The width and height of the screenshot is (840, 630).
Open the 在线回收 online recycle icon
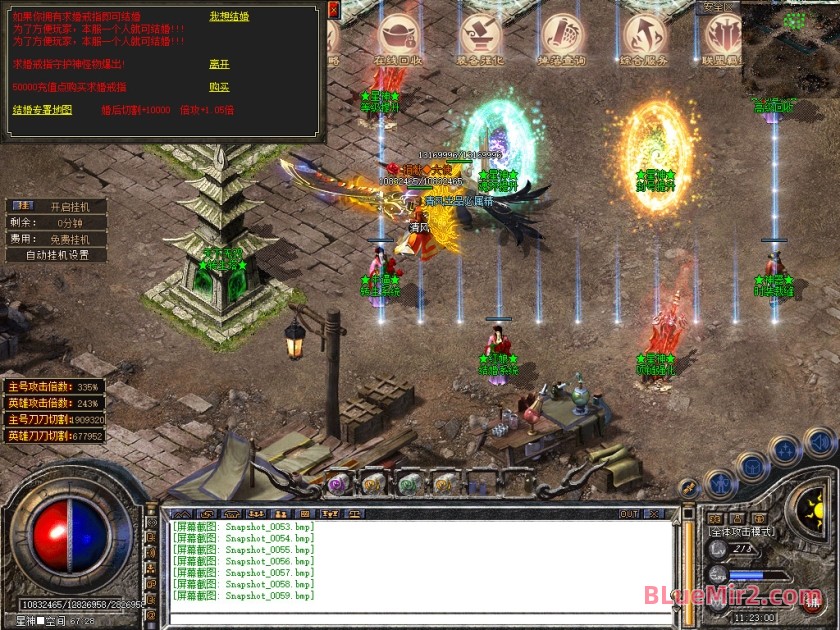pos(399,37)
